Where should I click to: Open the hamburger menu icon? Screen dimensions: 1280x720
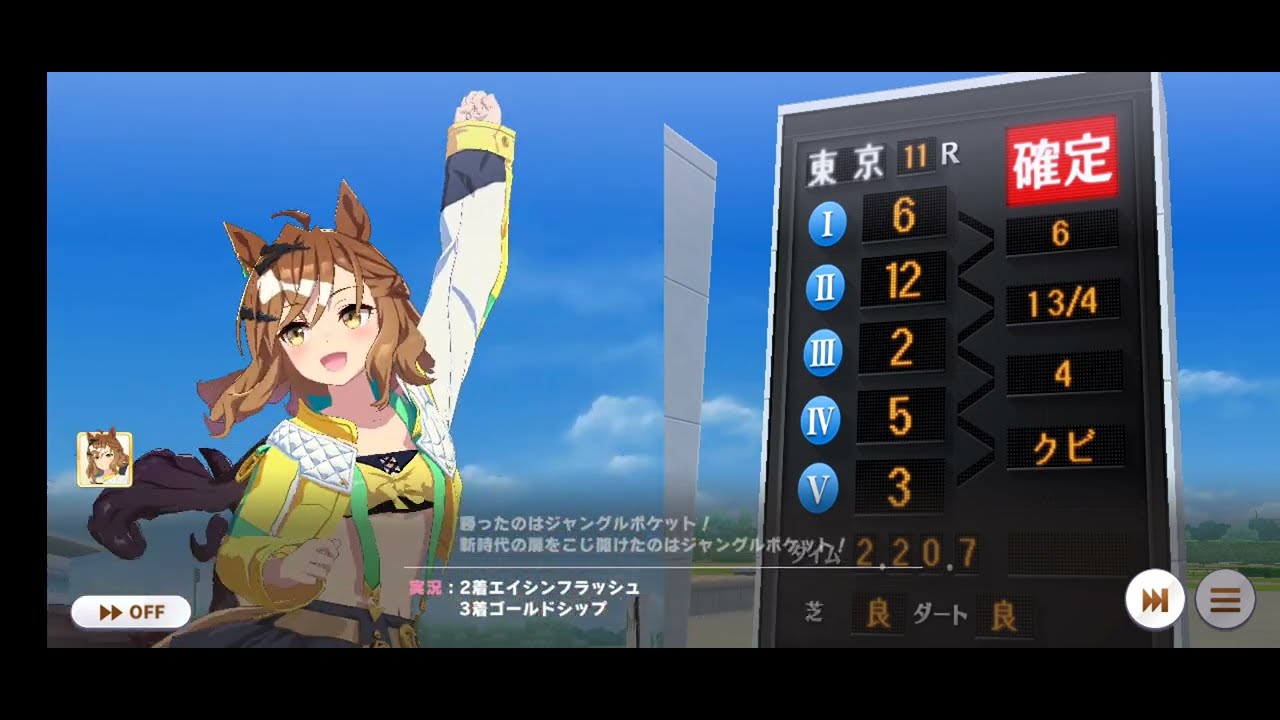tap(1225, 599)
